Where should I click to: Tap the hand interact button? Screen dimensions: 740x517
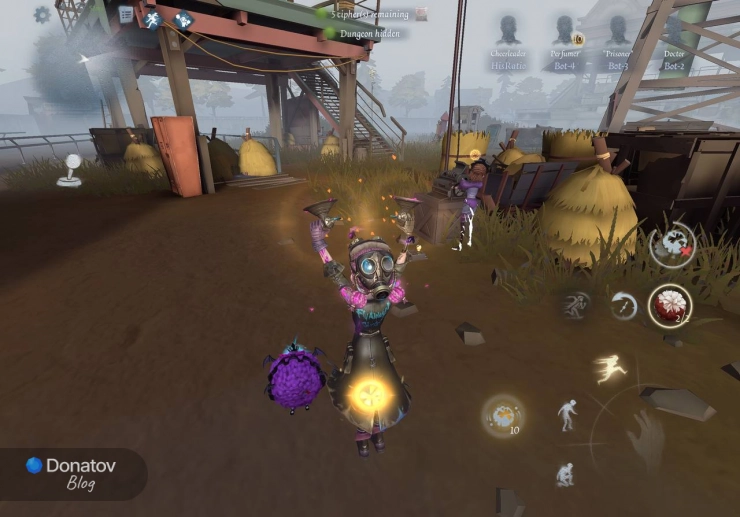coord(645,438)
